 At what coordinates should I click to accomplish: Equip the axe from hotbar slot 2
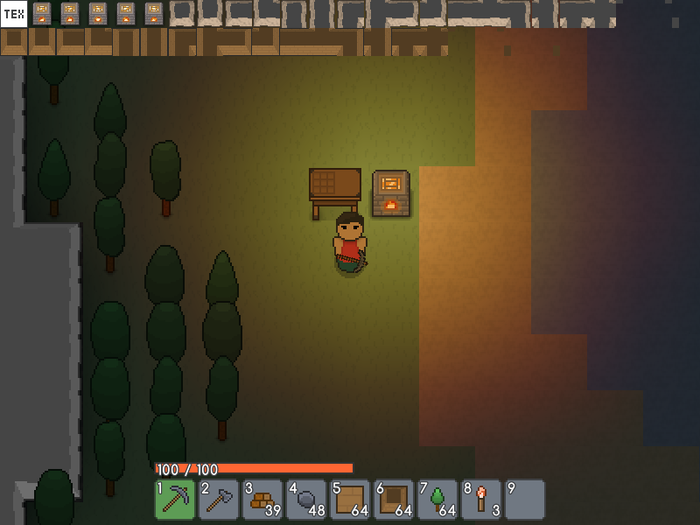point(219,499)
